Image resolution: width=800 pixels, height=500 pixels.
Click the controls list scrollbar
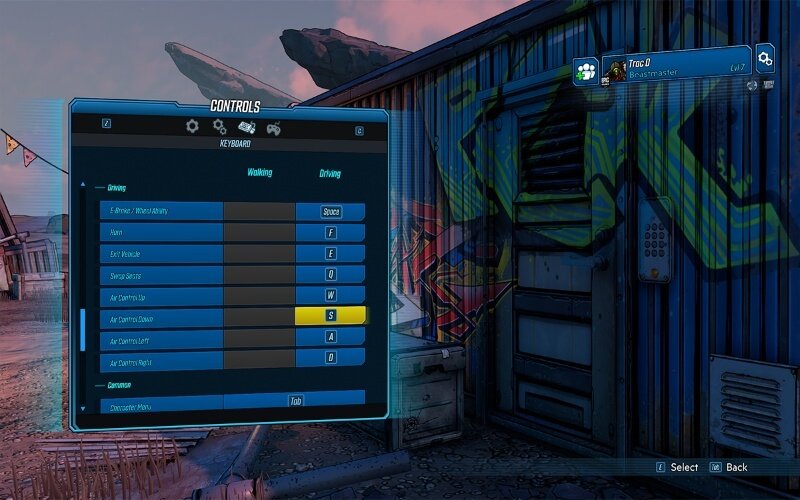click(x=82, y=330)
